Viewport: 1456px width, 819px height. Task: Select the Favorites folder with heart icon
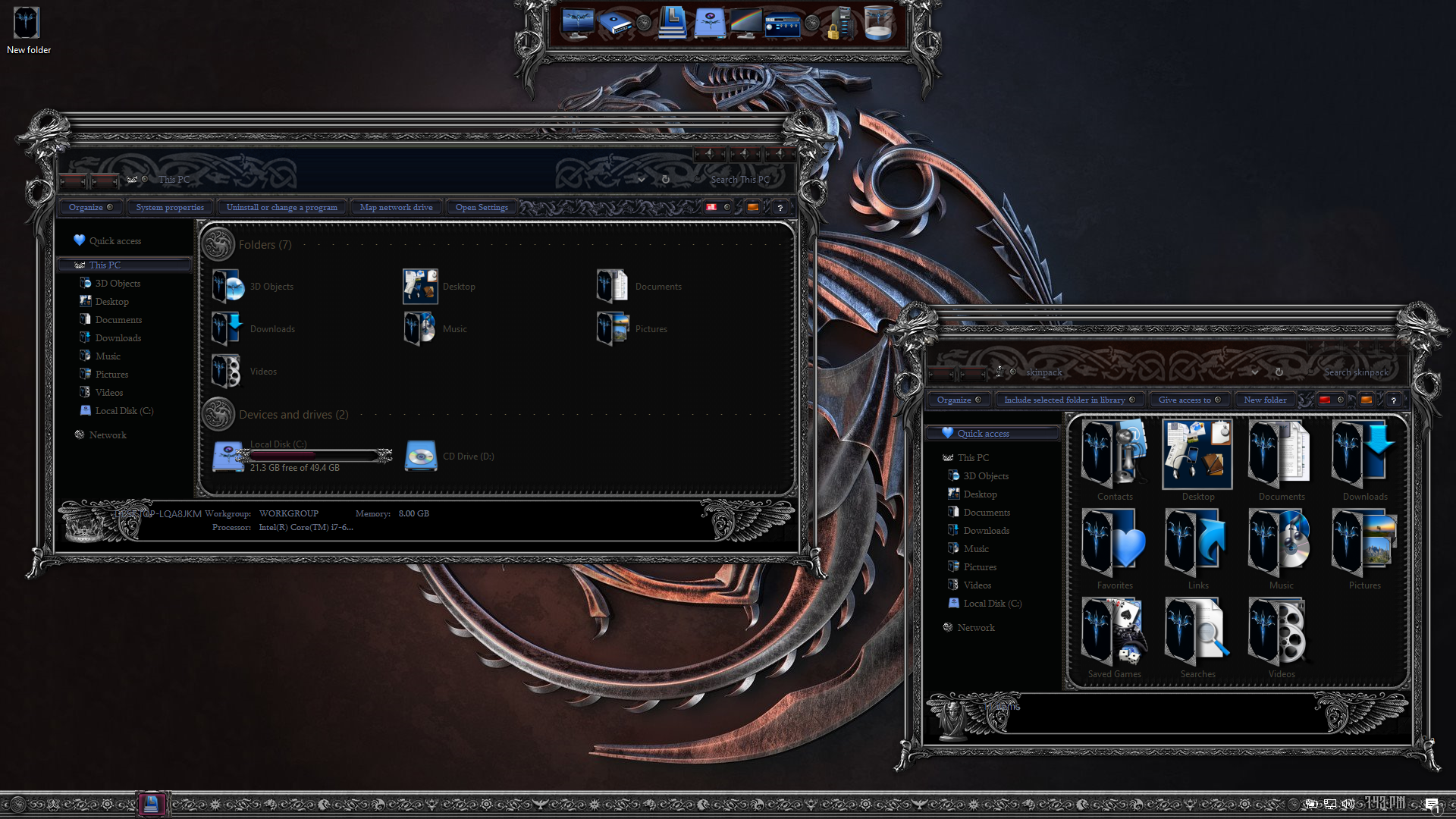pos(1115,544)
